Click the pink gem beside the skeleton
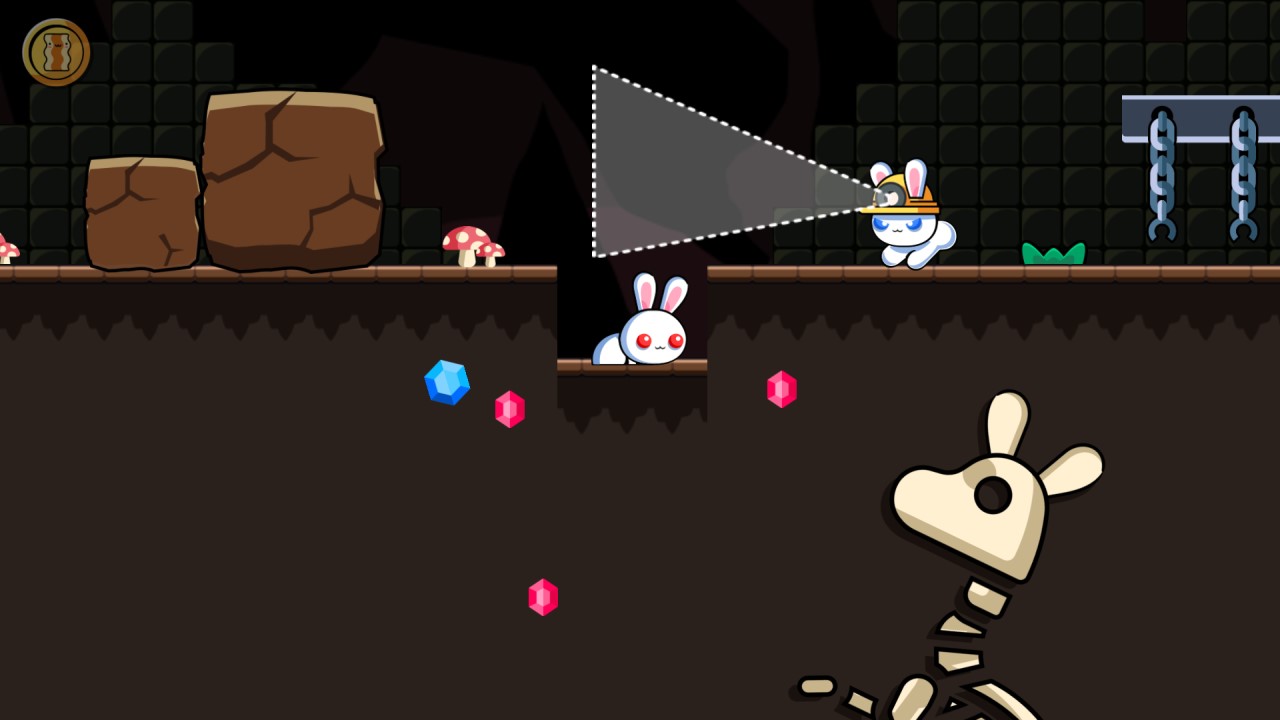The width and height of the screenshot is (1280, 720). pos(781,389)
